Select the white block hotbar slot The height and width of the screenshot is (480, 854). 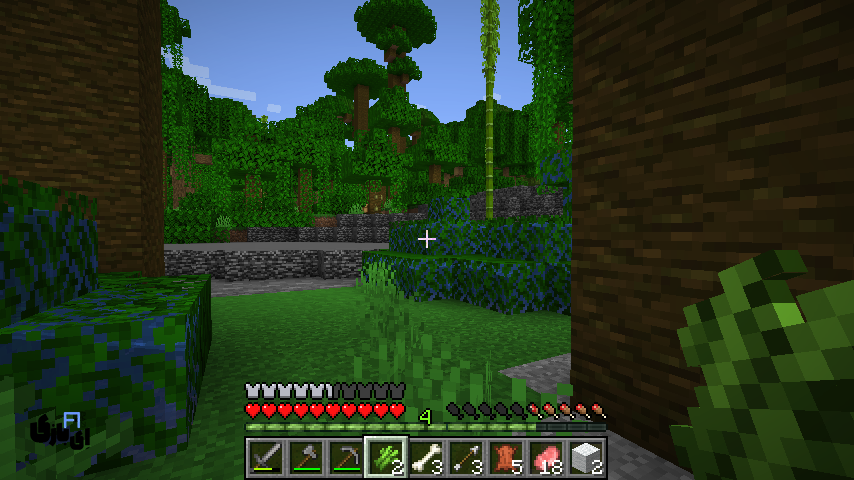coord(585,457)
